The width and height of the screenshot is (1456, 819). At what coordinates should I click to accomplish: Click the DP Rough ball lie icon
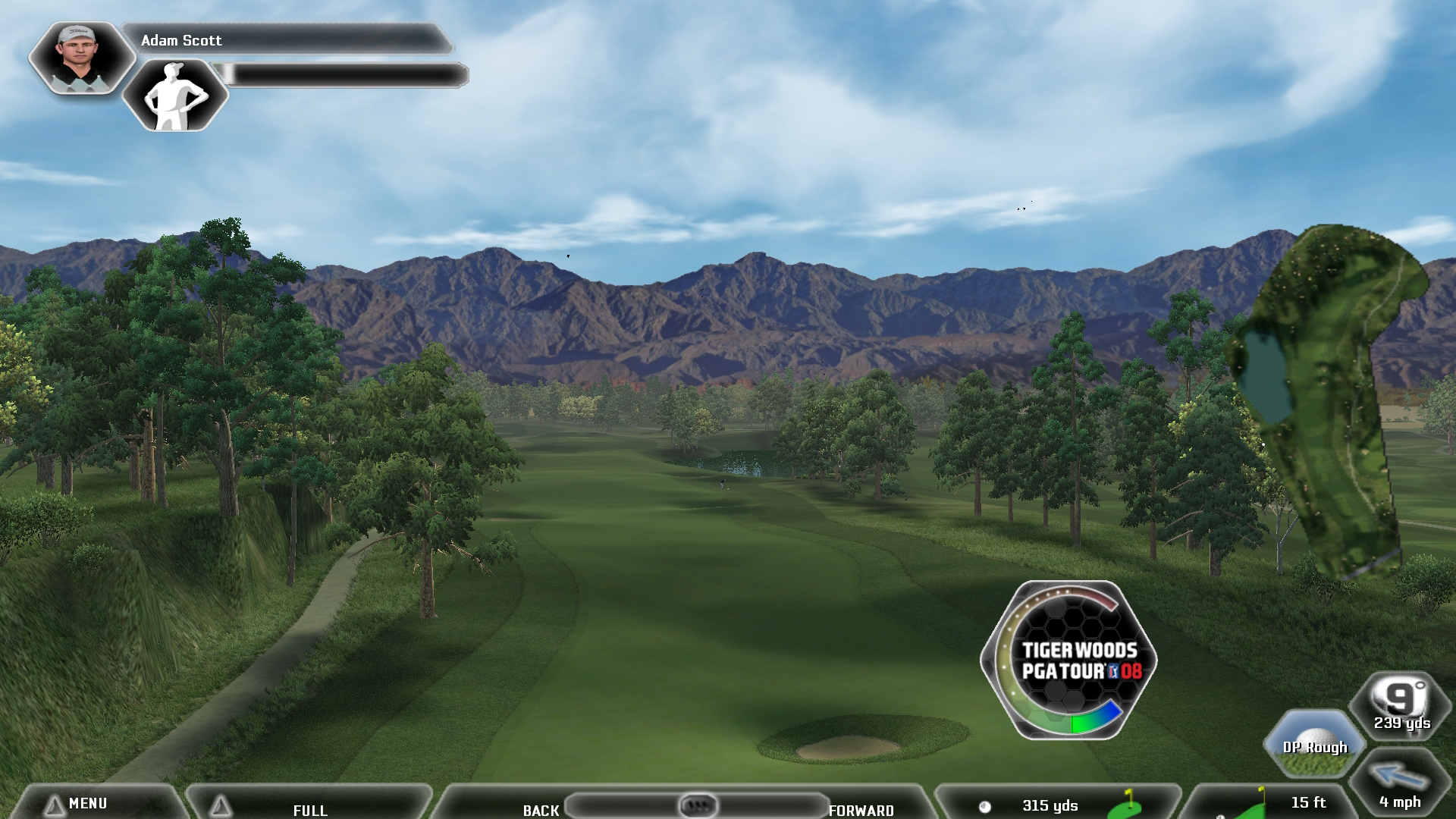[1315, 743]
